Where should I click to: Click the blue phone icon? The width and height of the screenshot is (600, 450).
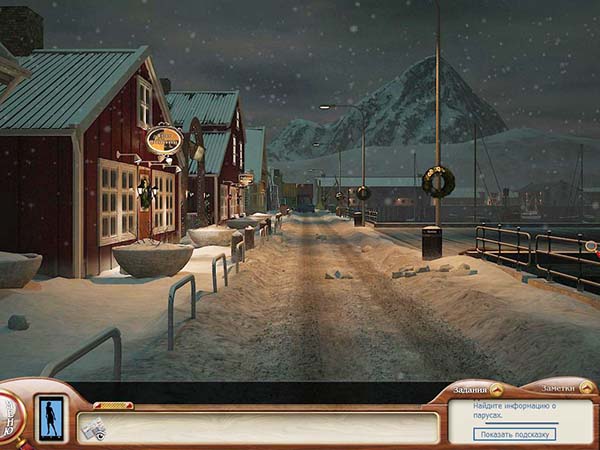click(x=49, y=417)
